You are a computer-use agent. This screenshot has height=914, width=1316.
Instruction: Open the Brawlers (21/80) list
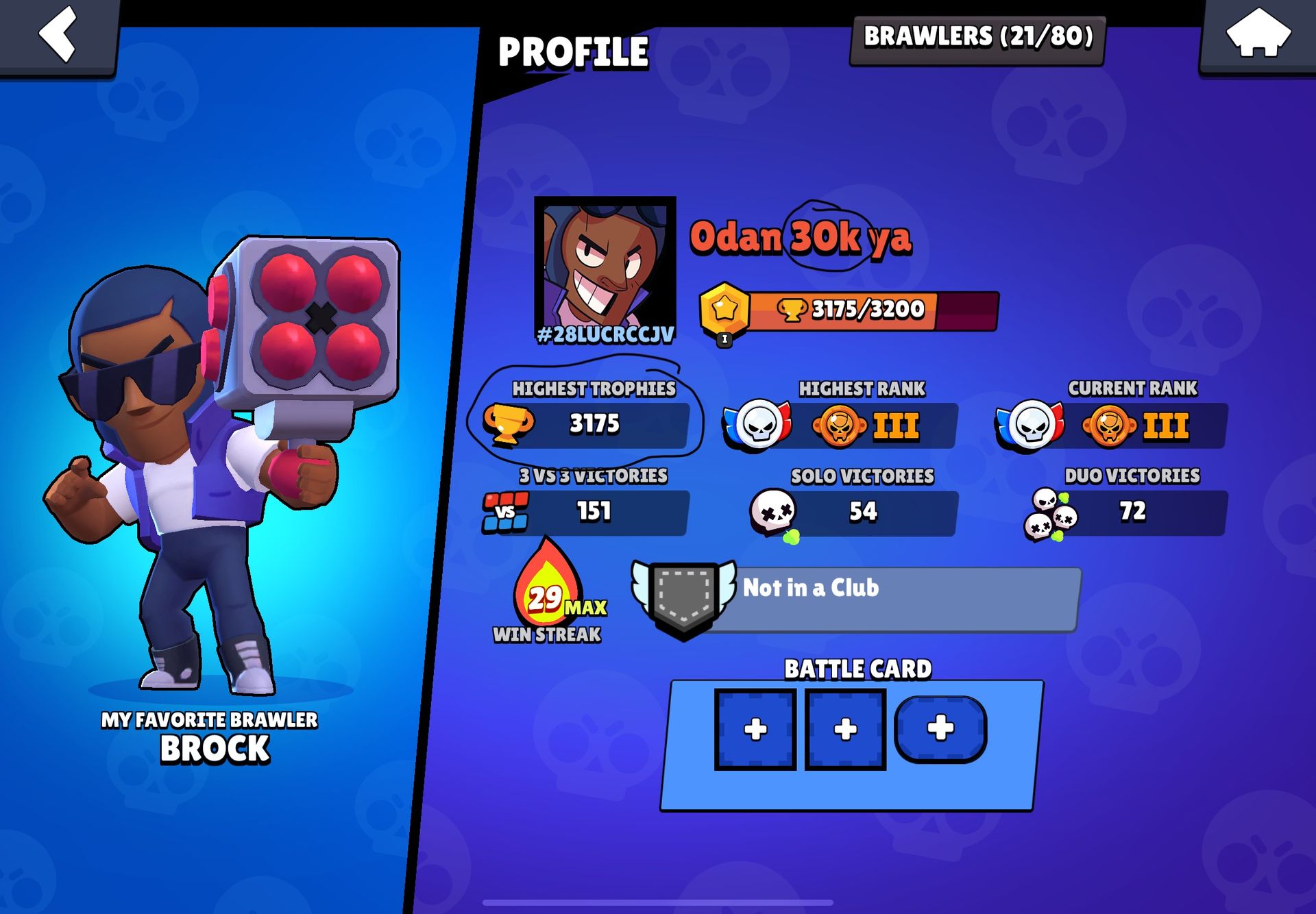click(977, 38)
